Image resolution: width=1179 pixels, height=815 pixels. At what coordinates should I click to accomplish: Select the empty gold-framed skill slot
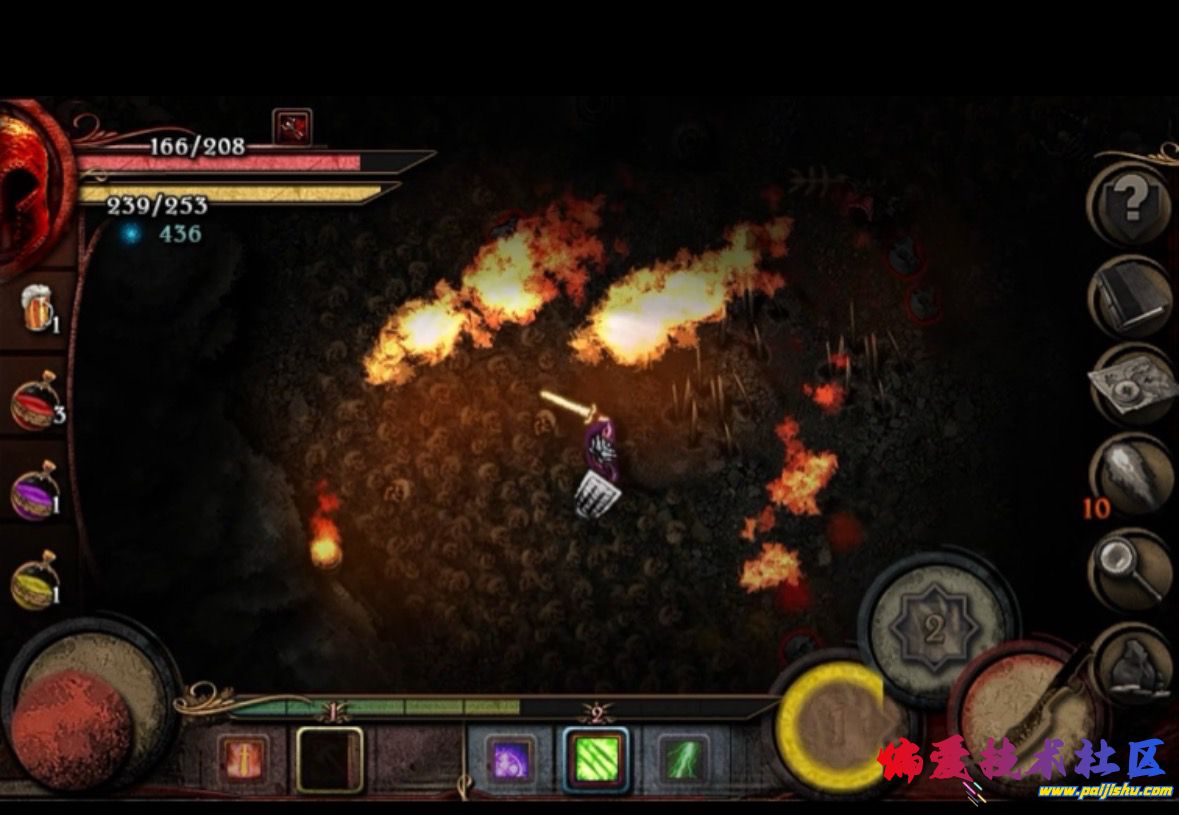coord(329,760)
